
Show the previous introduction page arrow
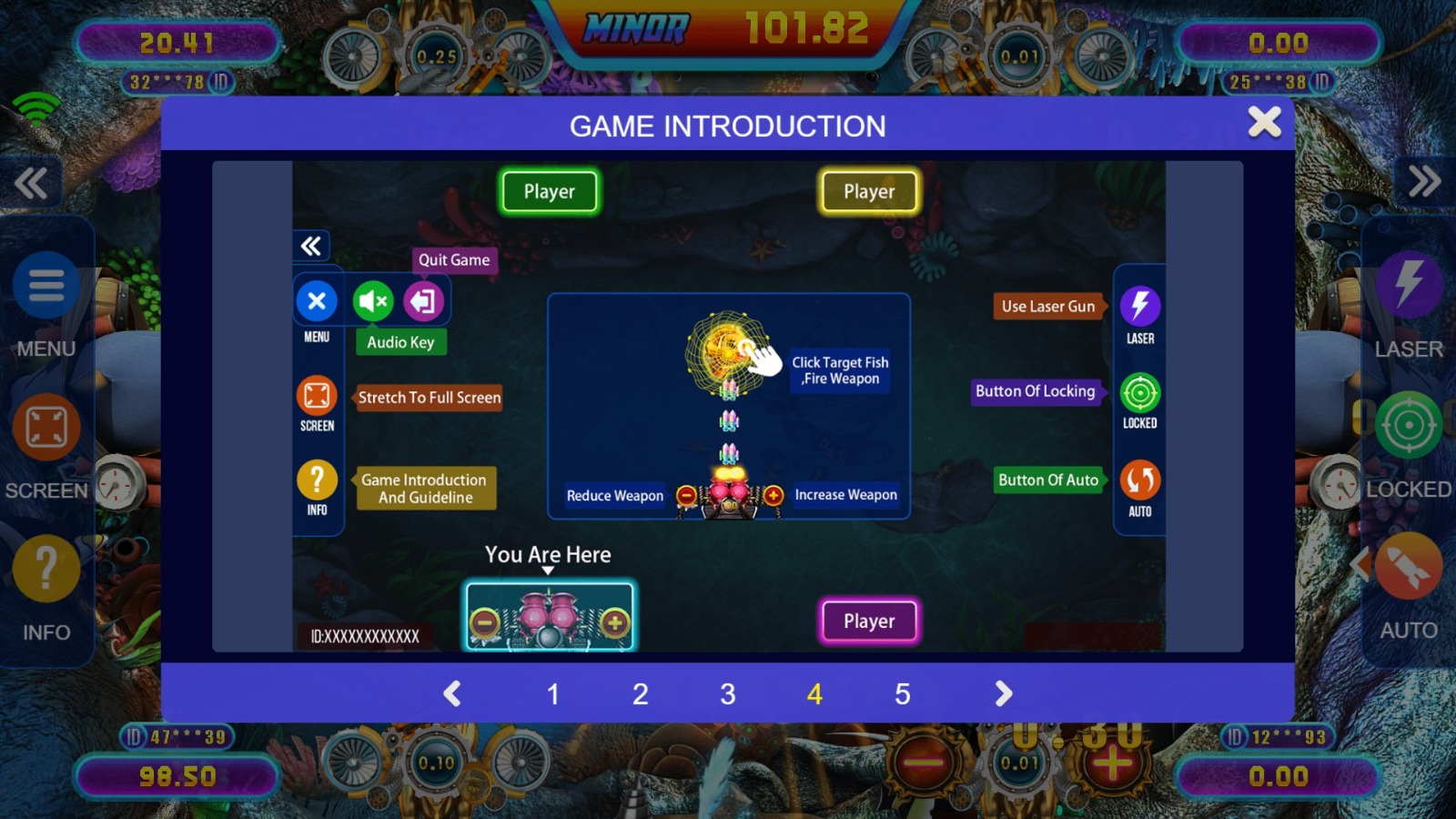[x=452, y=694]
